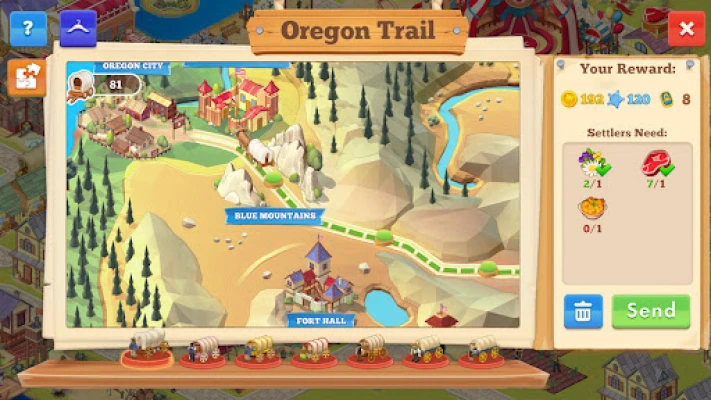Tap the meat steak needed item
The height and width of the screenshot is (400, 711).
656,164
